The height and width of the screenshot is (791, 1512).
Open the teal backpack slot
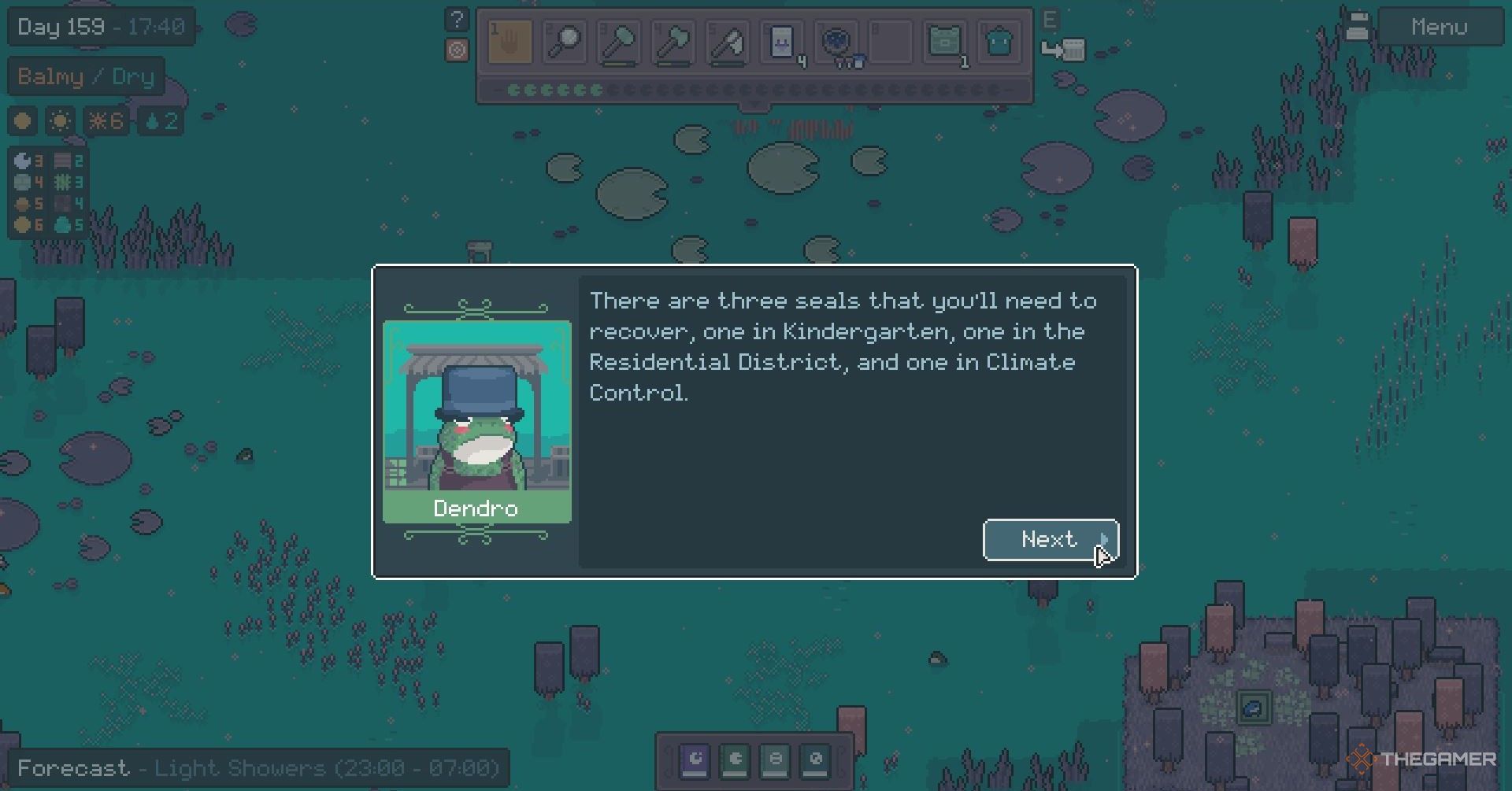999,41
